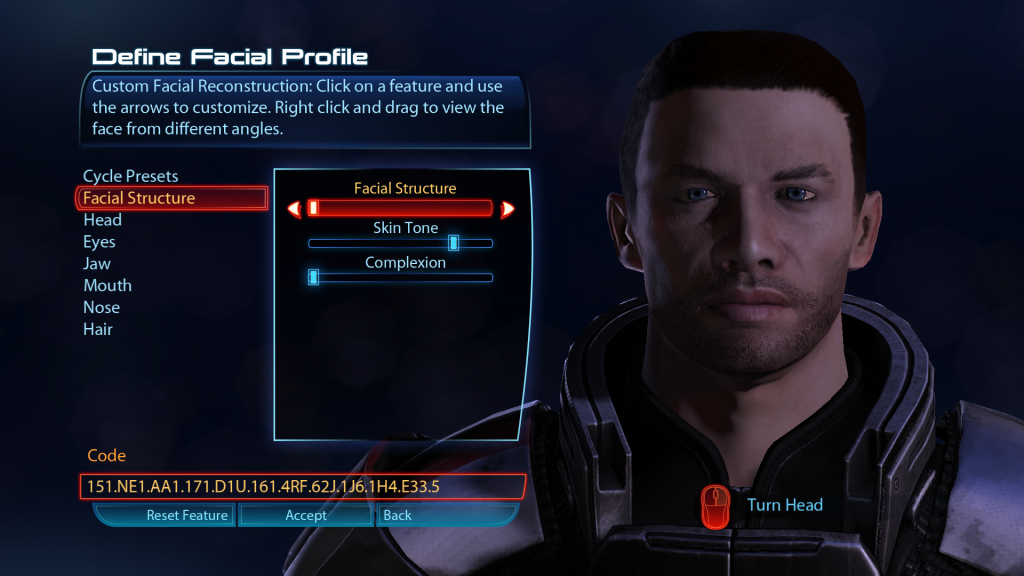
Task: Choose the Nose category
Action: (101, 308)
